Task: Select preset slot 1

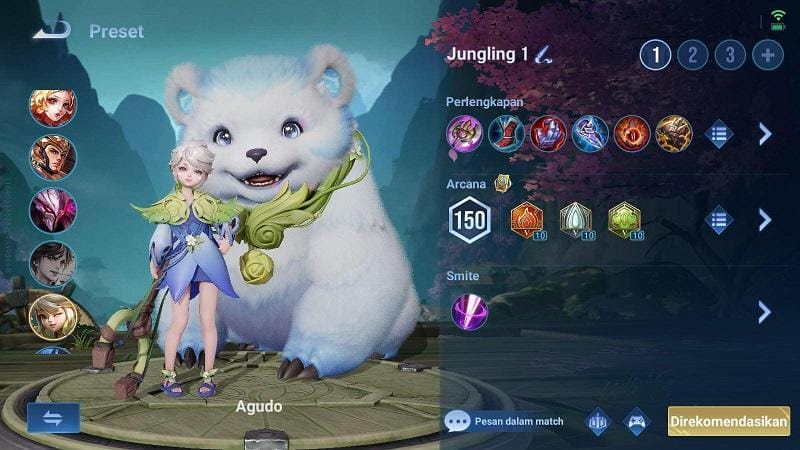Action: [655, 54]
